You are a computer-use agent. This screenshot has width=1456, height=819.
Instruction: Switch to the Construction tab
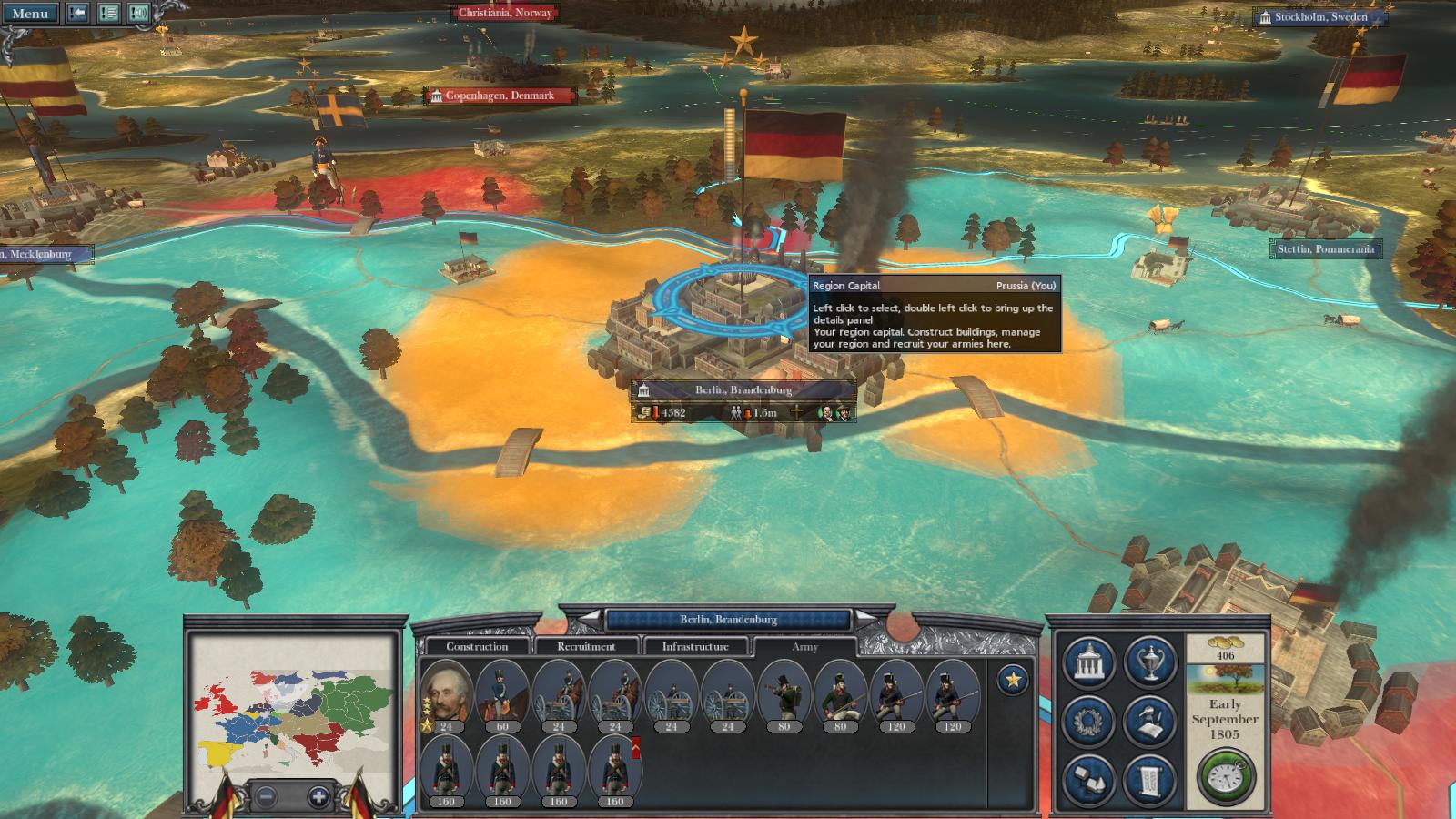click(x=476, y=647)
